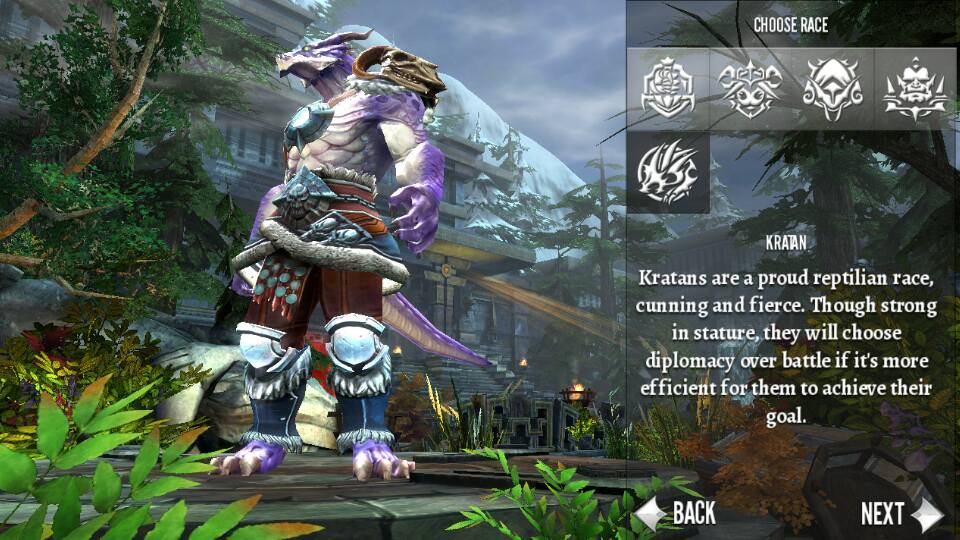960x540 pixels.
Task: Go back with the Back button
Action: click(679, 514)
